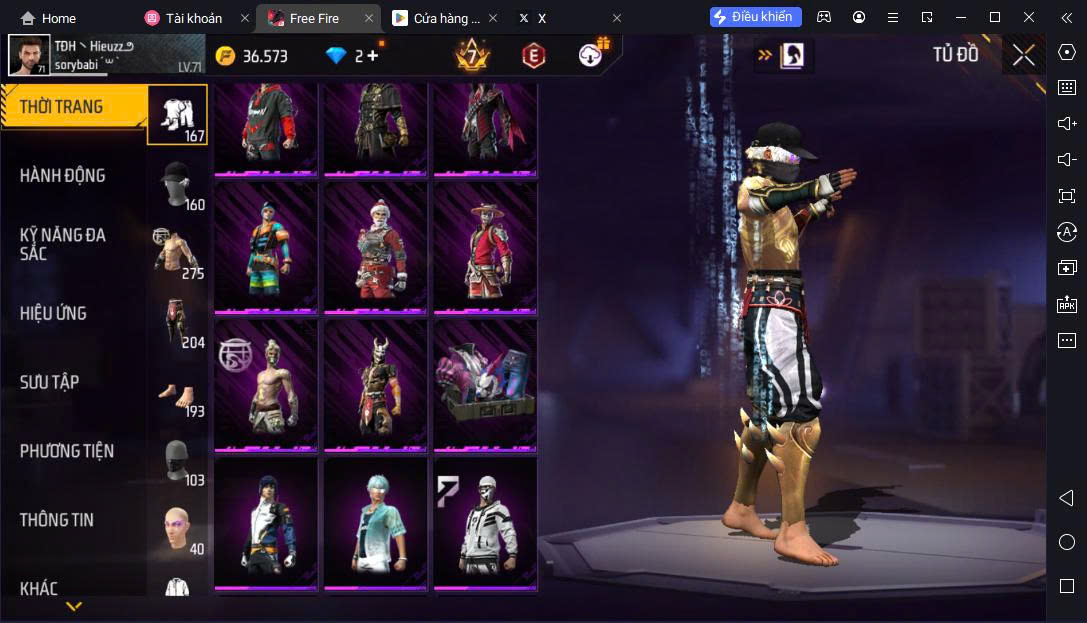This screenshot has width=1087, height=623.
Task: Open the KỸ NĂNG ĐA SẮC category
Action: [x=75, y=244]
